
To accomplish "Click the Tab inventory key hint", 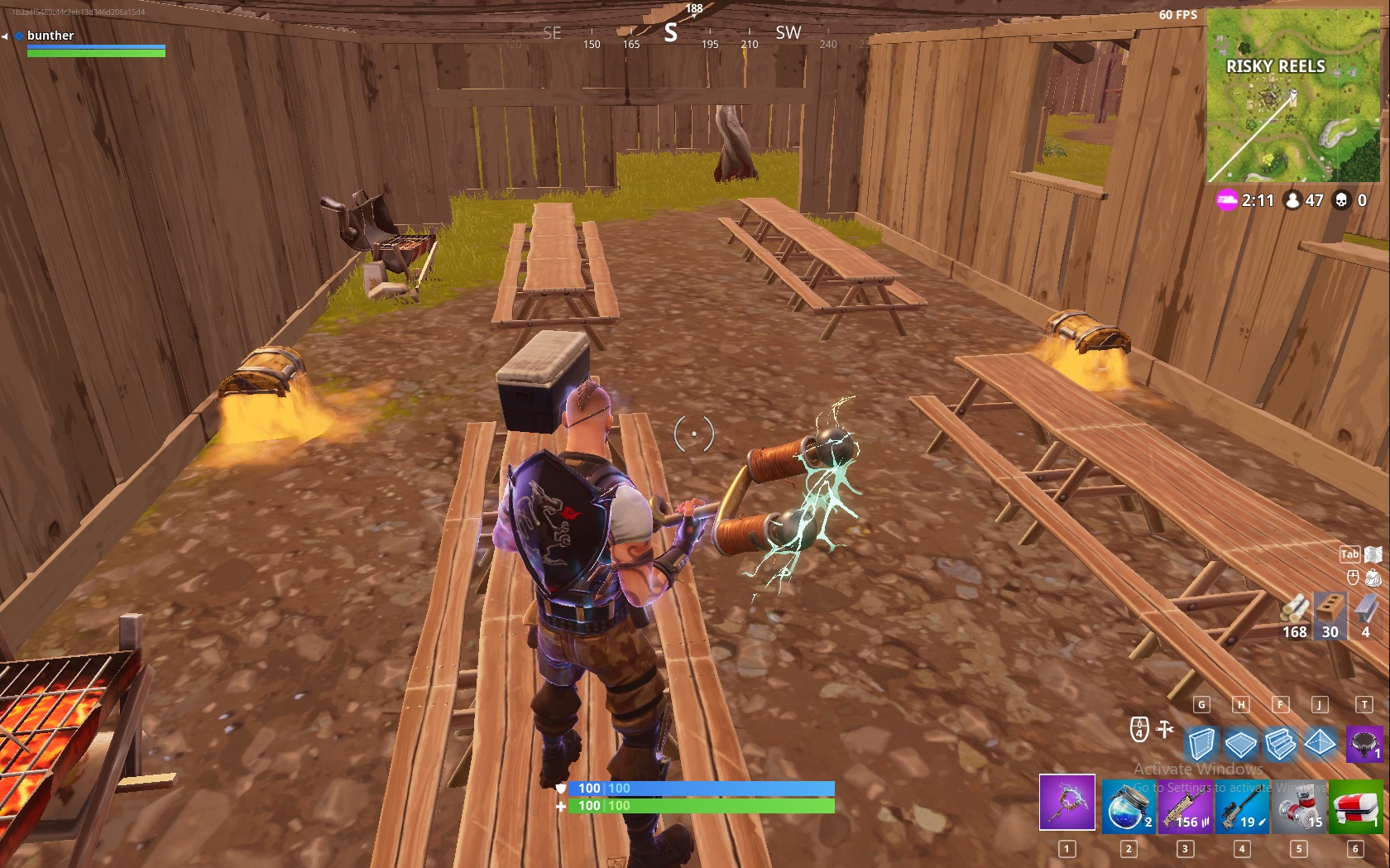I will 1349,555.
